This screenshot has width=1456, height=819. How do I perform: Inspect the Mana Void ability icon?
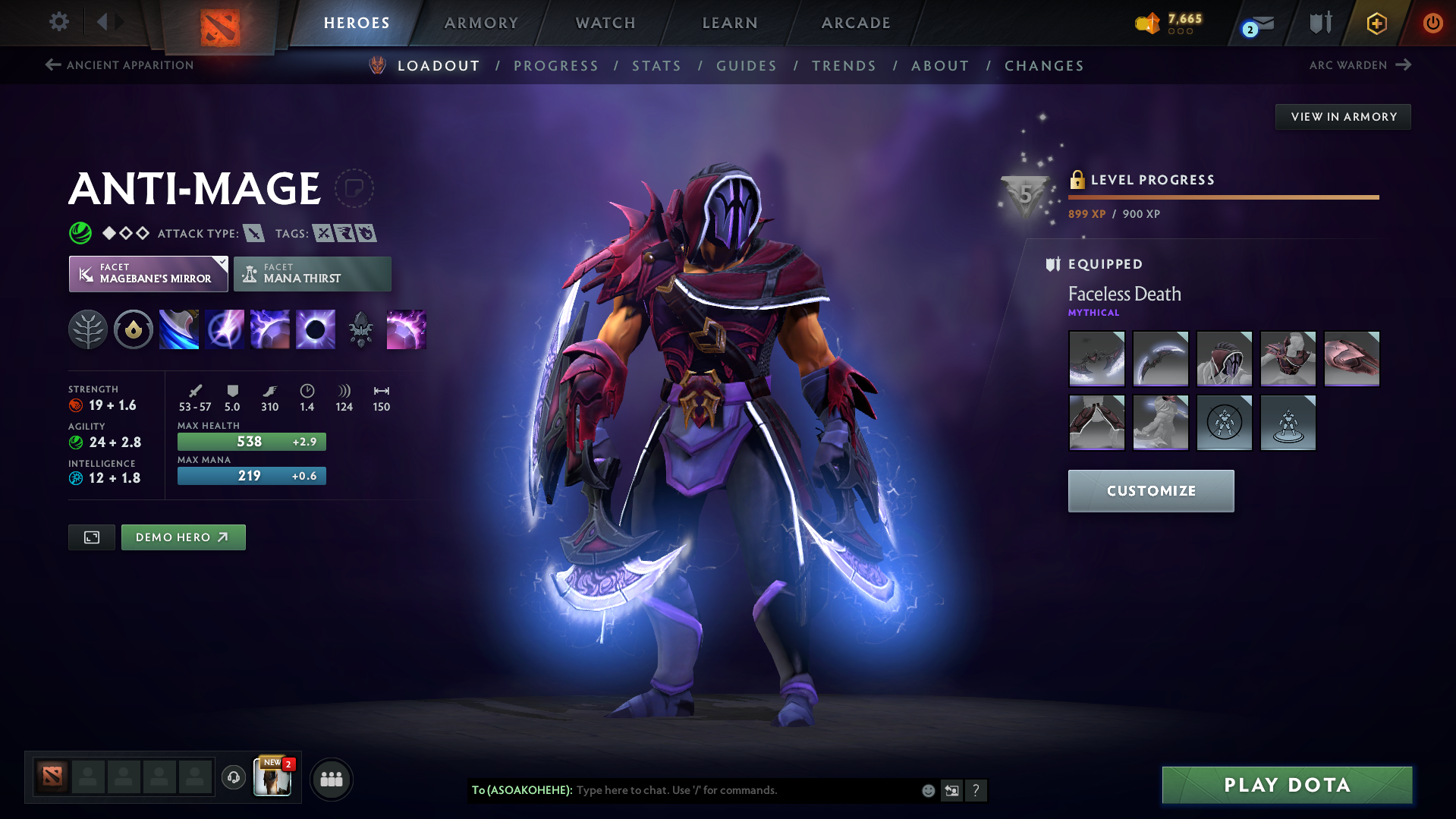315,329
